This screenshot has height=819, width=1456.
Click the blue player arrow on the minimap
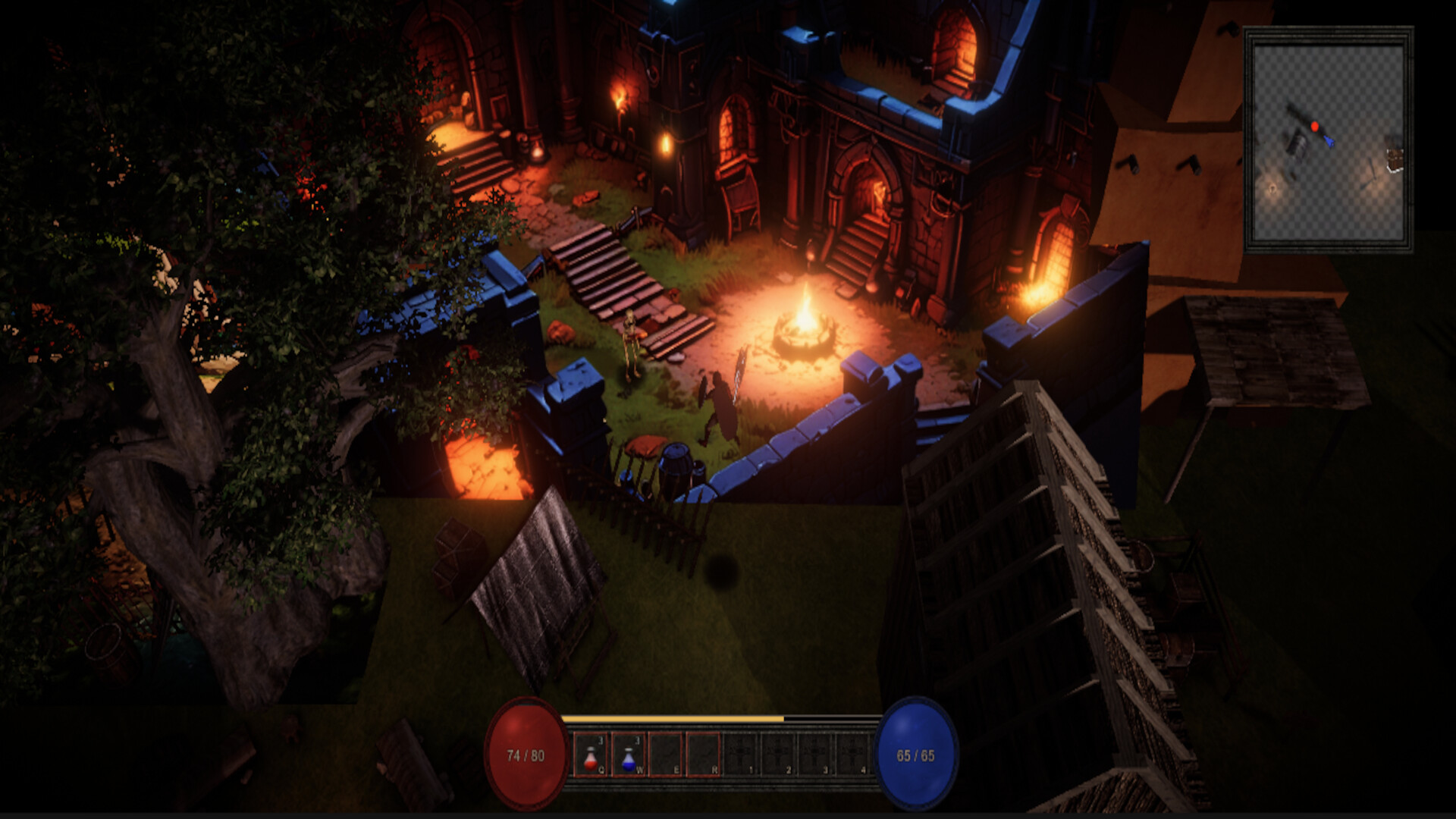coord(1329,143)
